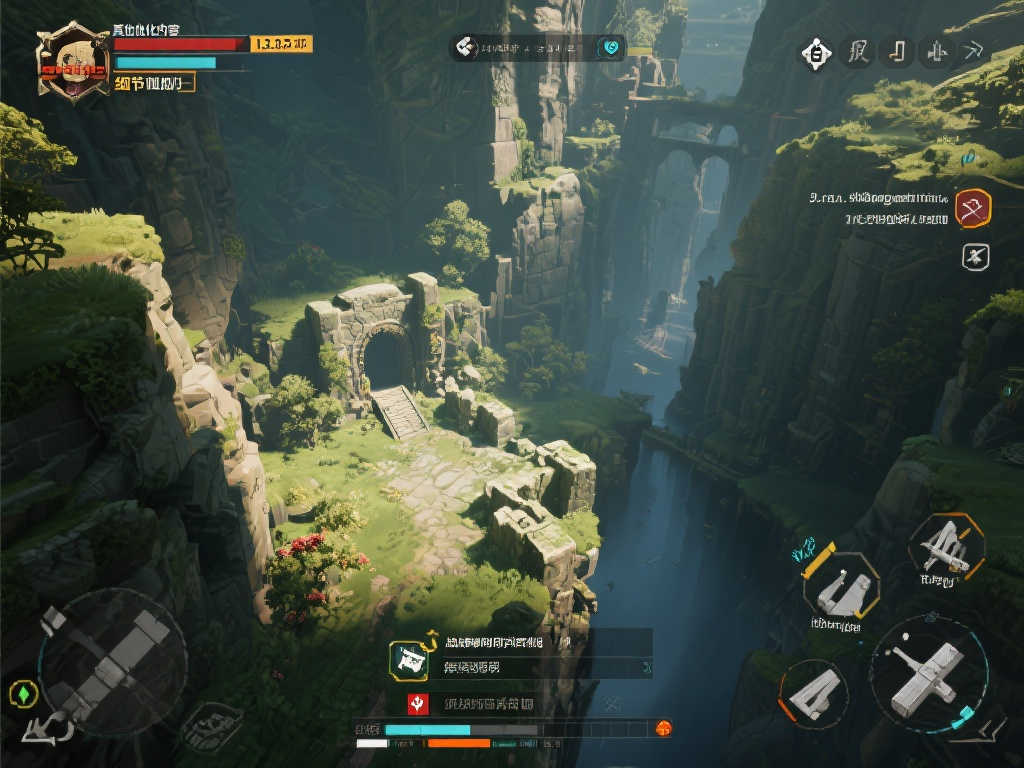This screenshot has width=1024, height=768.
Task: Select the teal-framed creature icon item
Action: [408, 659]
